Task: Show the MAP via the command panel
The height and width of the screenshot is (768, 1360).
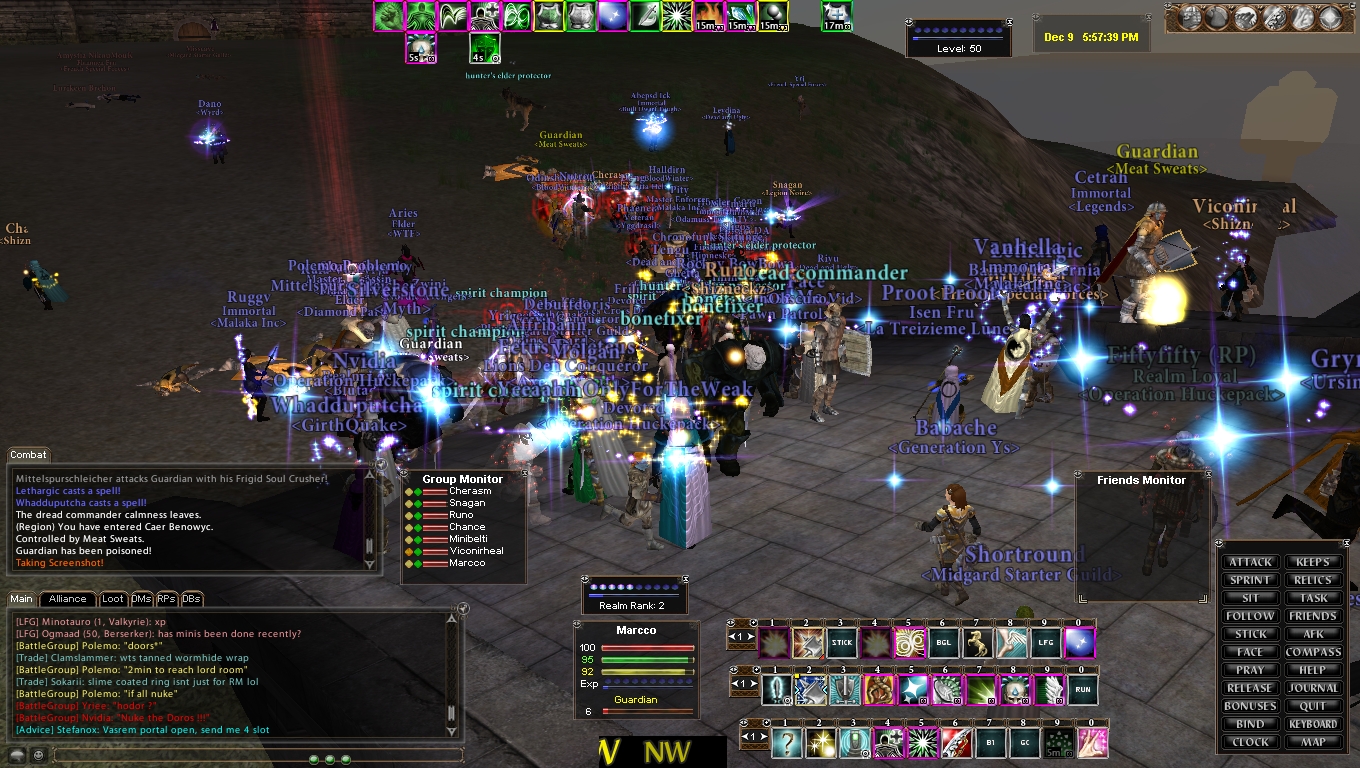Action: pos(1313,742)
